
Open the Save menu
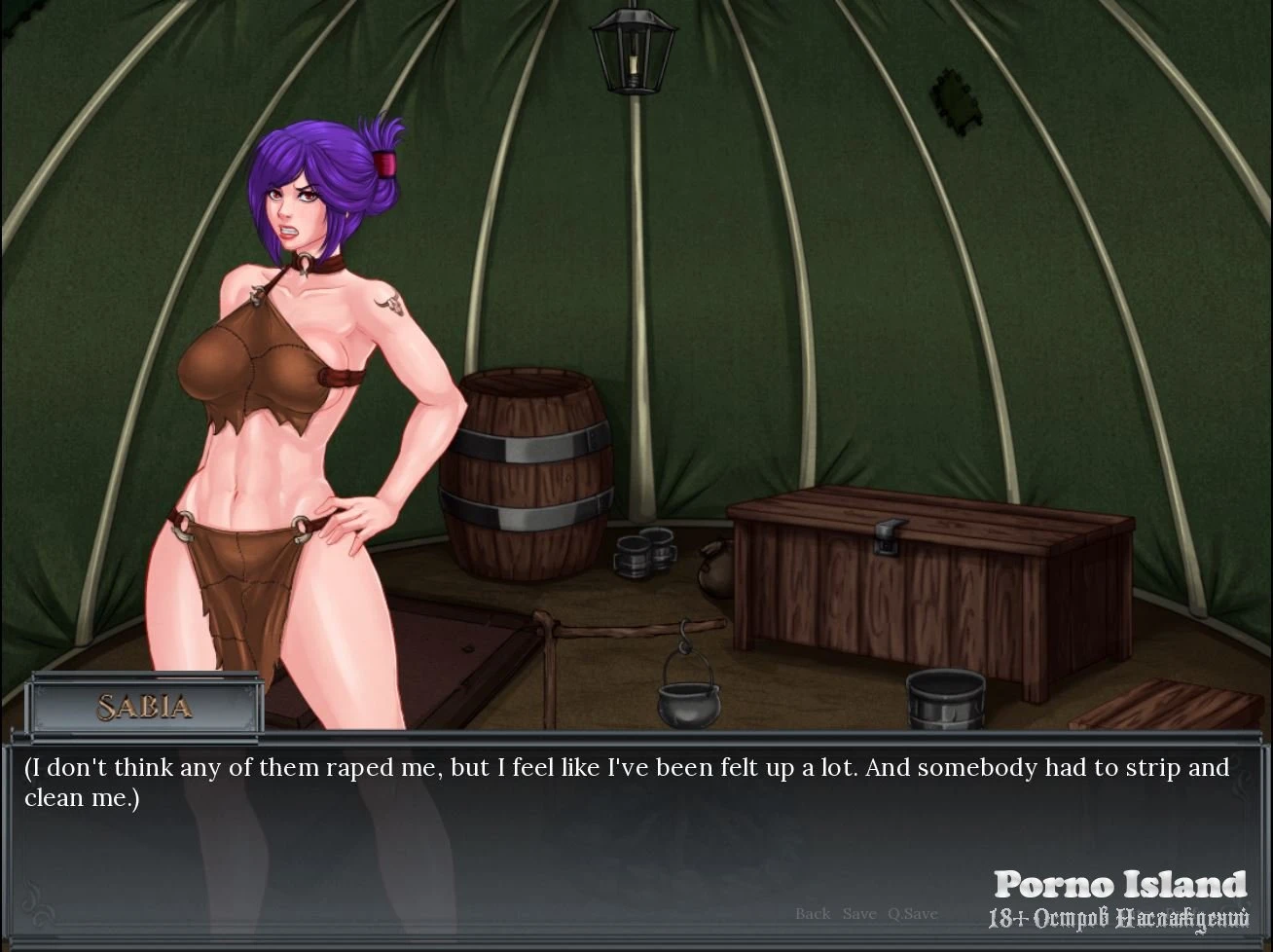859,913
